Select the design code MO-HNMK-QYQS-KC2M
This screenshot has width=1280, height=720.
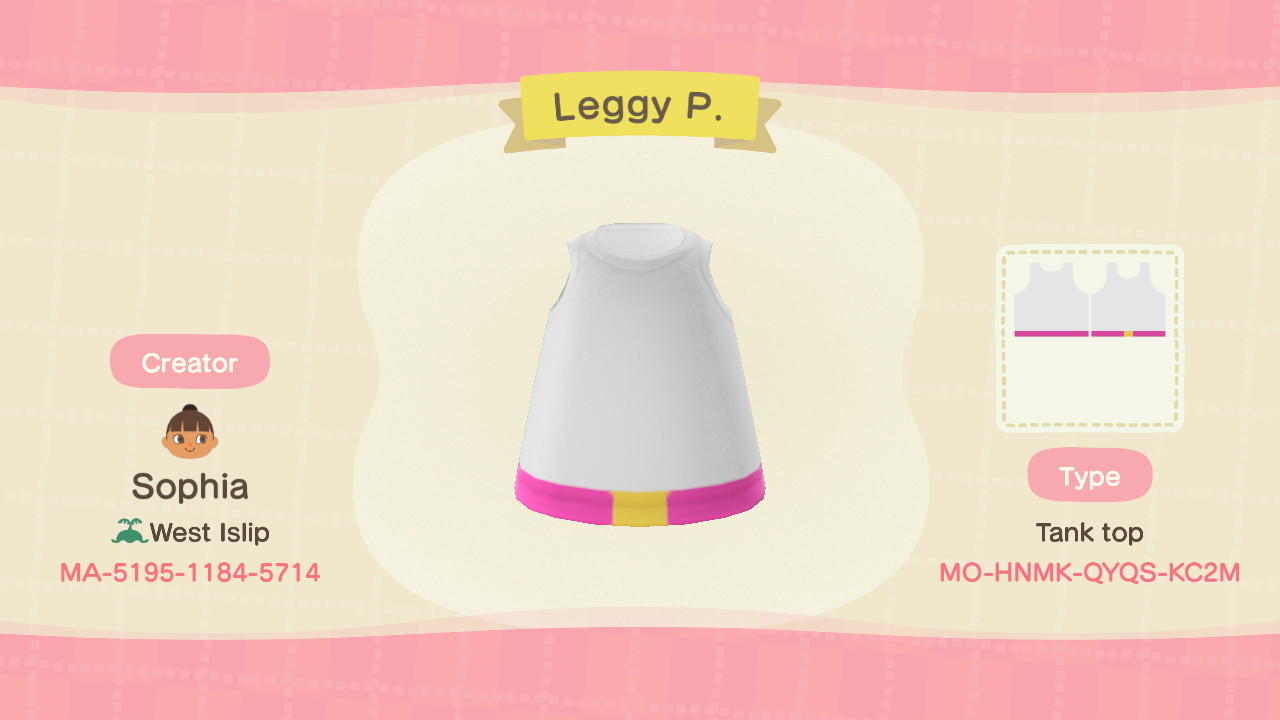tap(1089, 572)
